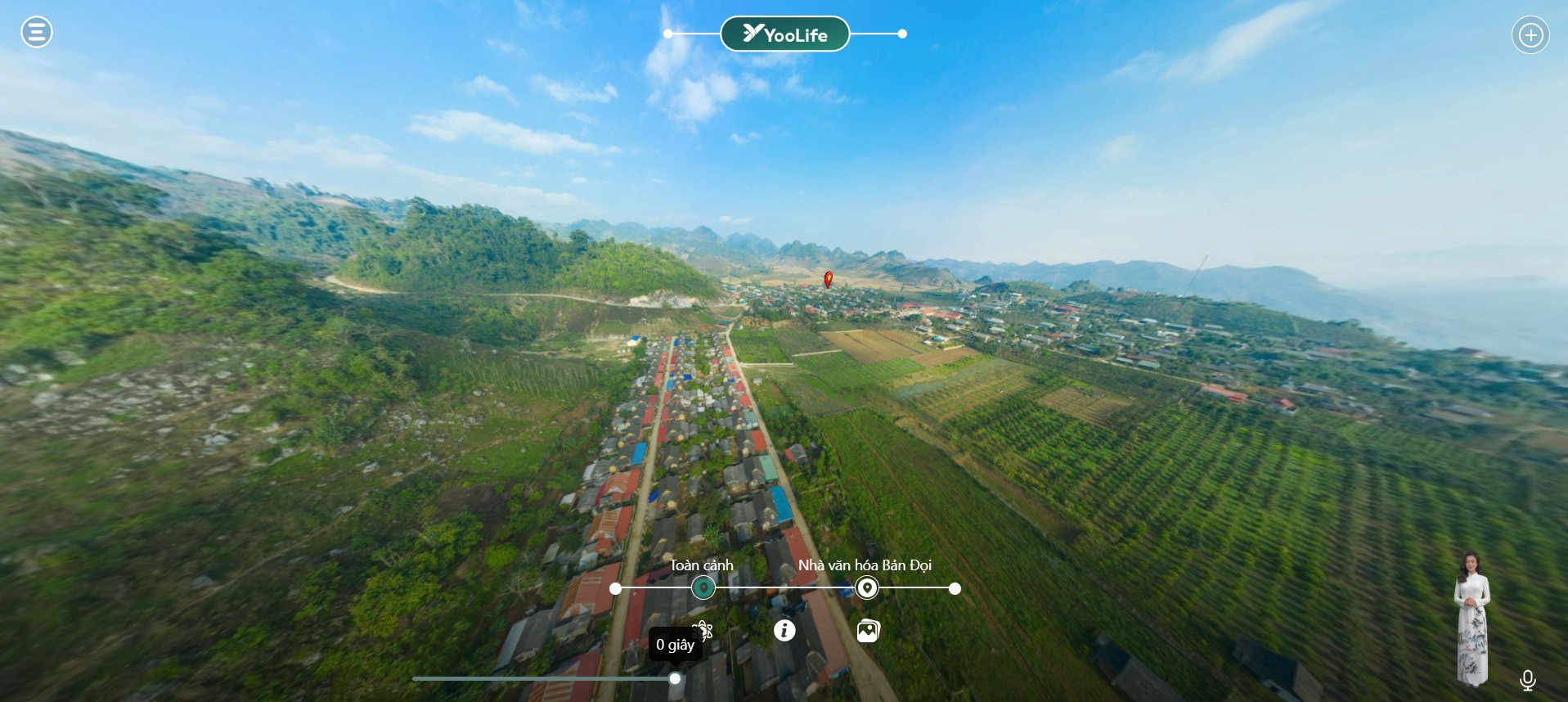
Task: Open the plus button options
Action: (1530, 35)
